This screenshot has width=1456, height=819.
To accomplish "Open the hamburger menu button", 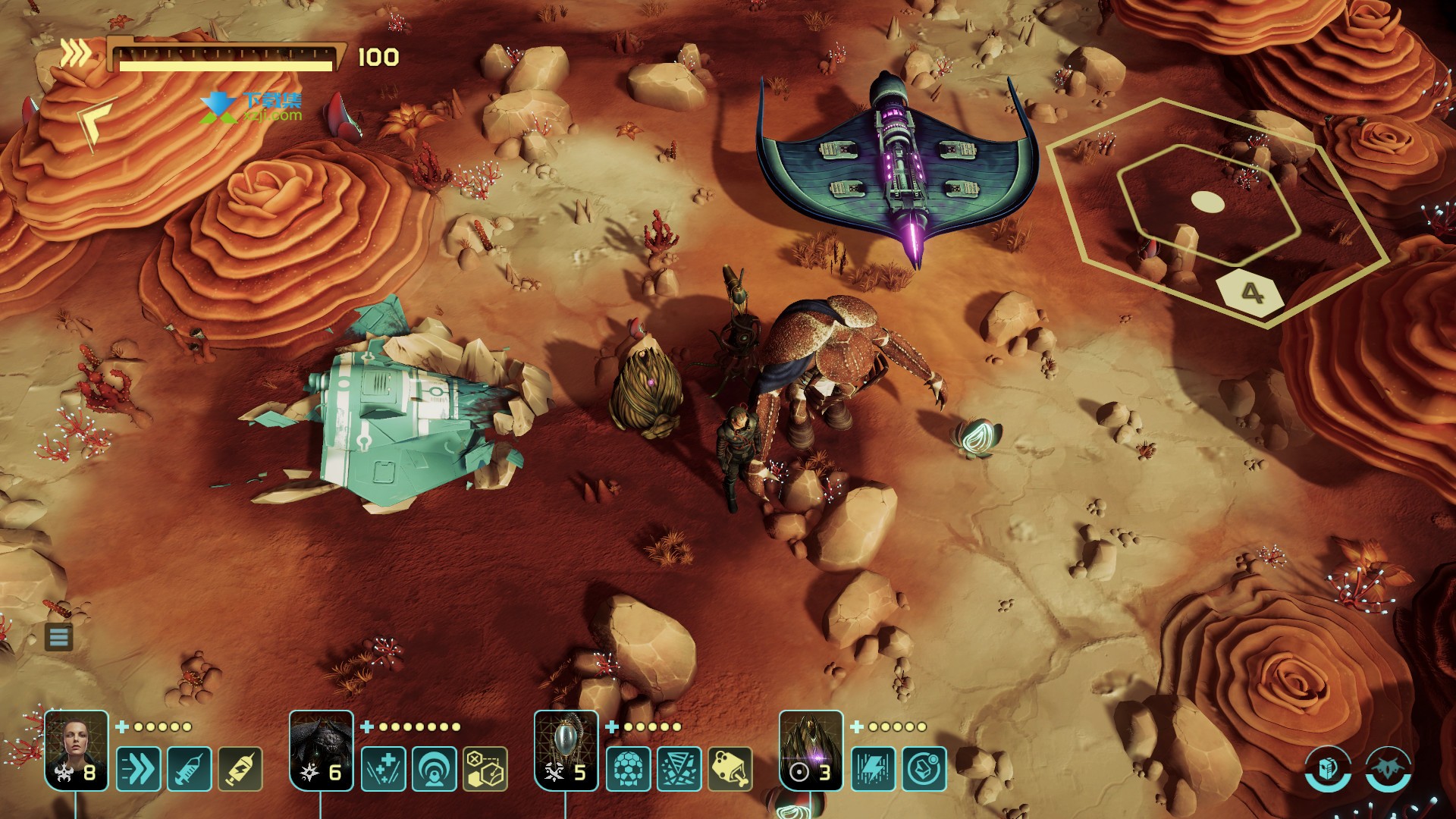I will 59,637.
